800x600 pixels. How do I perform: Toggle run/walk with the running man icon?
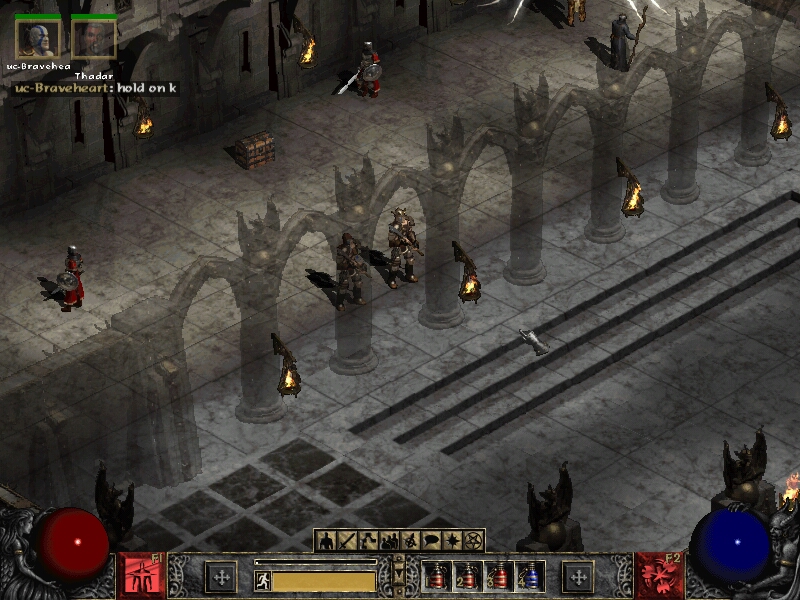tap(263, 580)
